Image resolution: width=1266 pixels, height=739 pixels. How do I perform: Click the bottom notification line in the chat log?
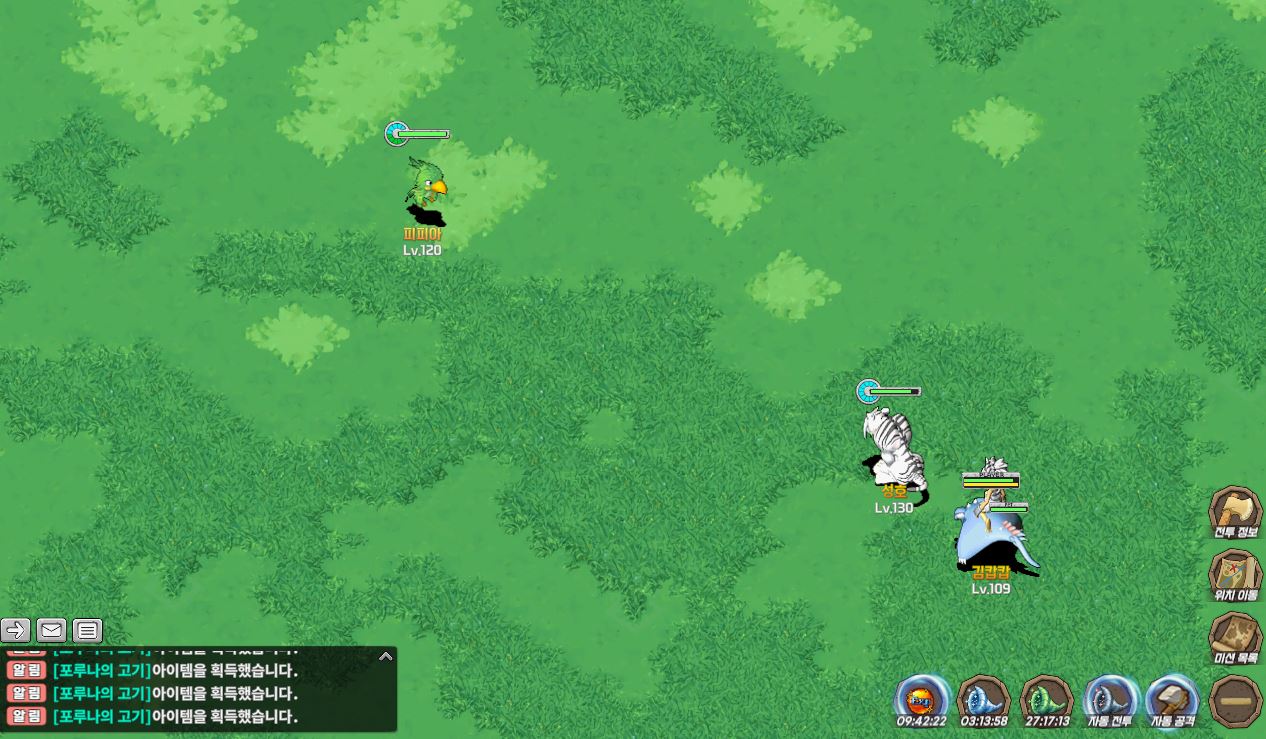click(175, 717)
